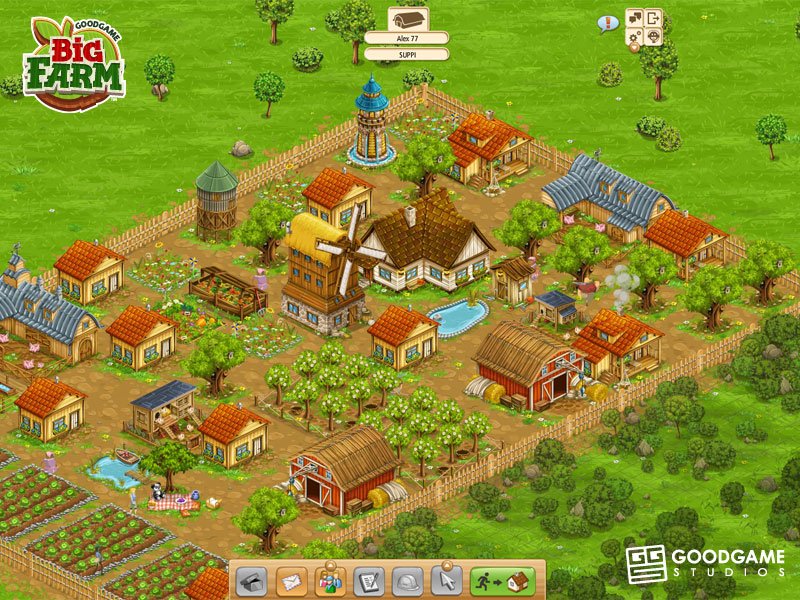Open the mail envelope button
Image resolution: width=800 pixels, height=600 pixels.
pyautogui.click(x=292, y=581)
